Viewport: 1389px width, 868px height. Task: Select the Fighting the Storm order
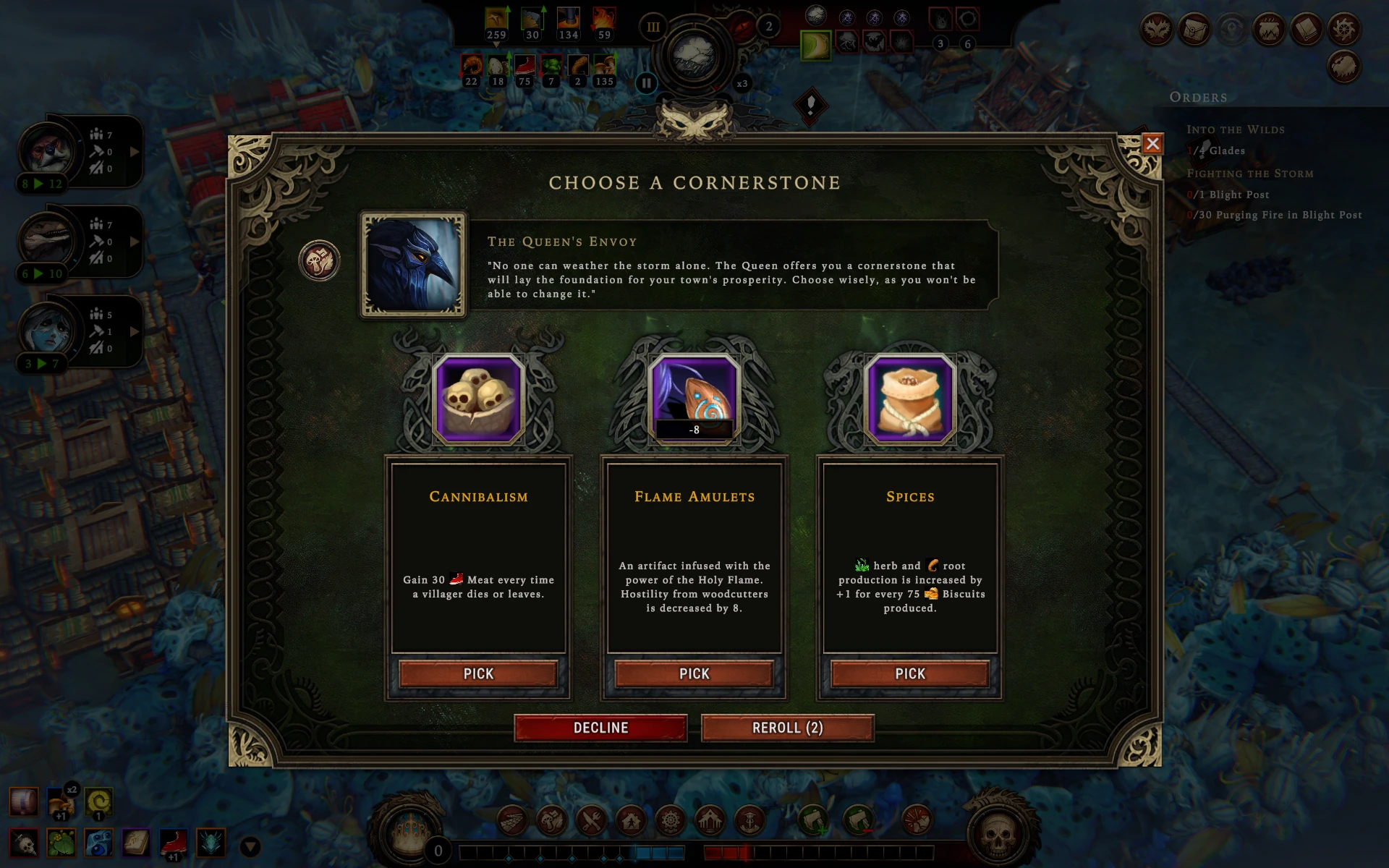tap(1249, 174)
